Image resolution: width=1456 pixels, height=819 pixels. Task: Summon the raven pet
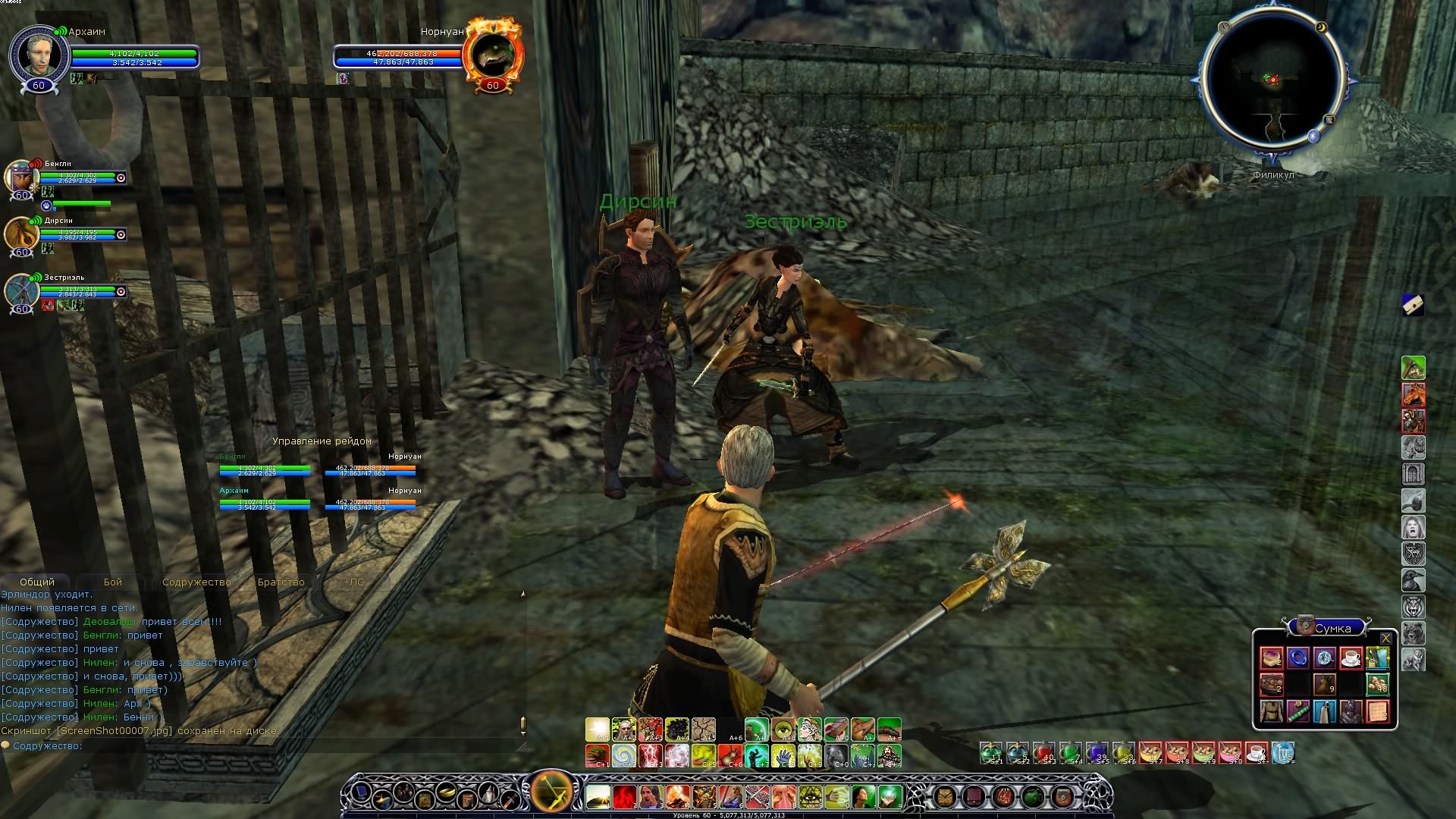pyautogui.click(x=1413, y=580)
